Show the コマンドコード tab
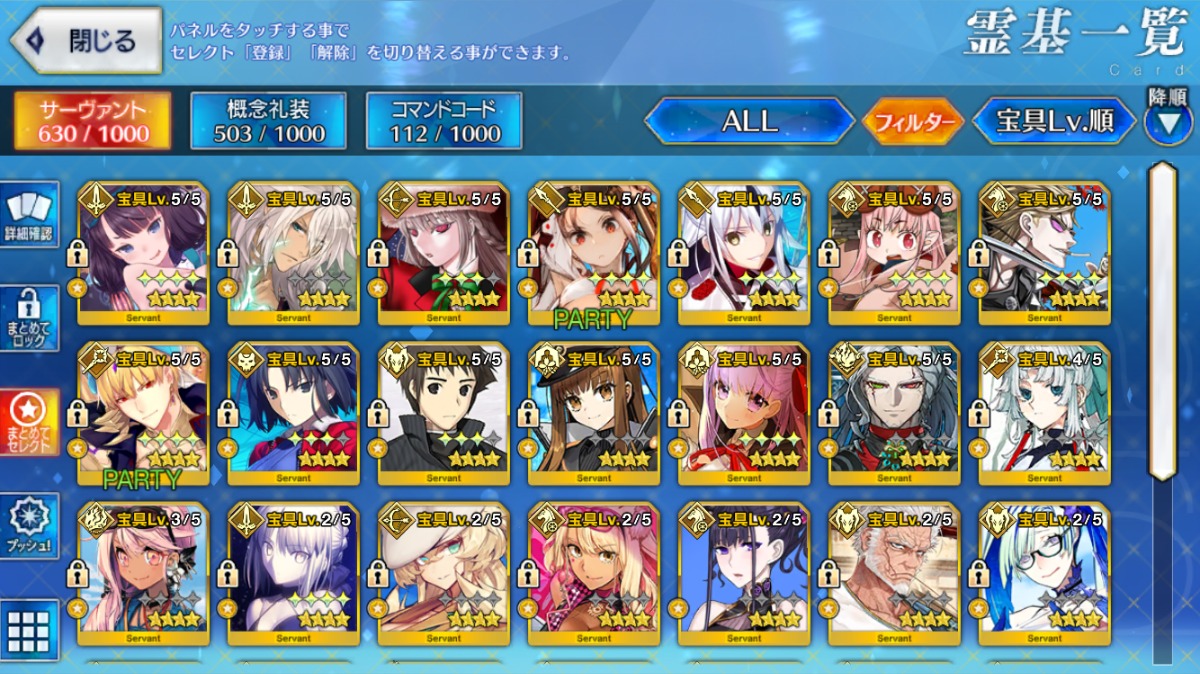1200x674 pixels. pos(444,121)
